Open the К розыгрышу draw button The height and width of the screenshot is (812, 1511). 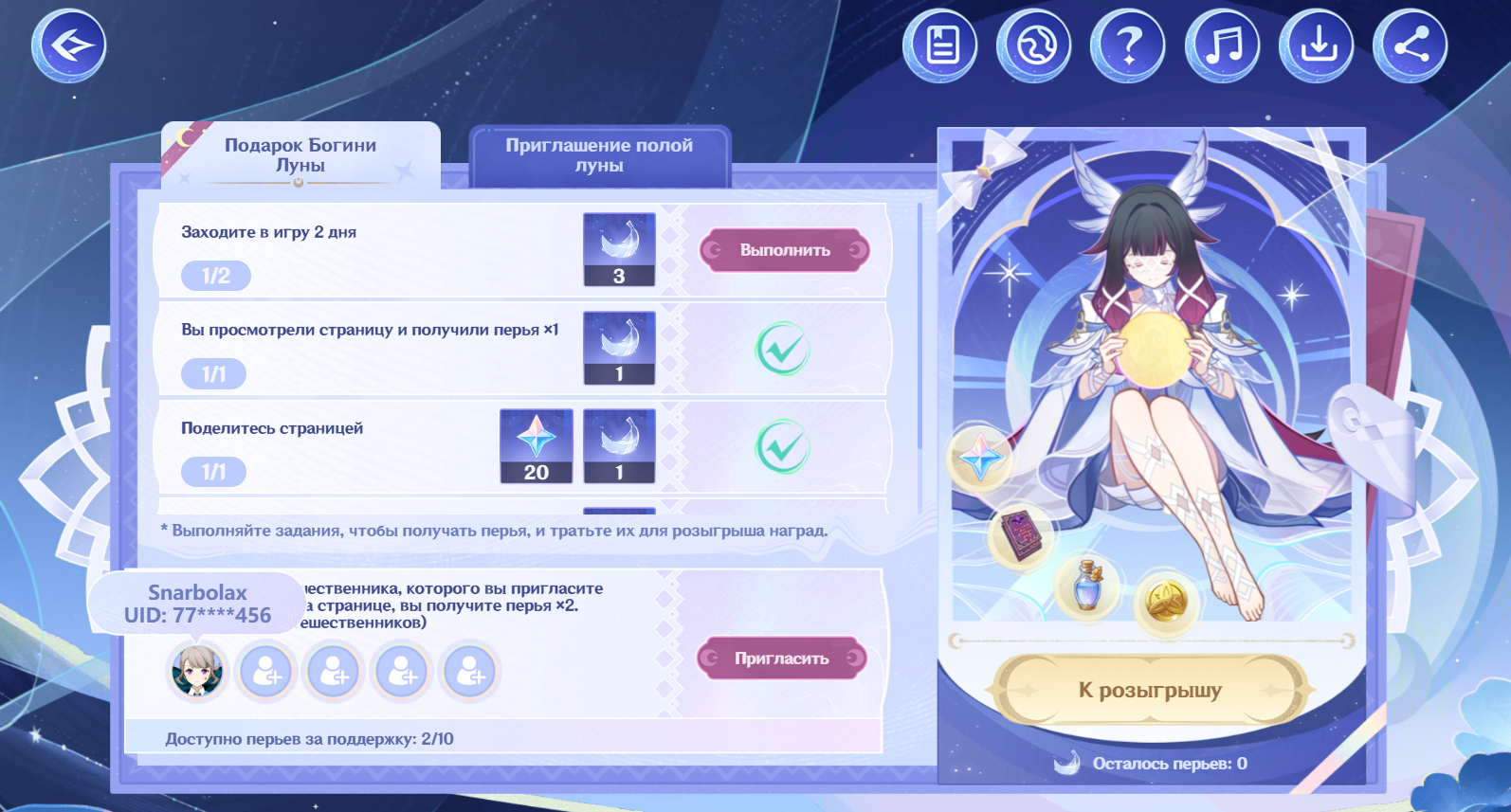(1150, 690)
